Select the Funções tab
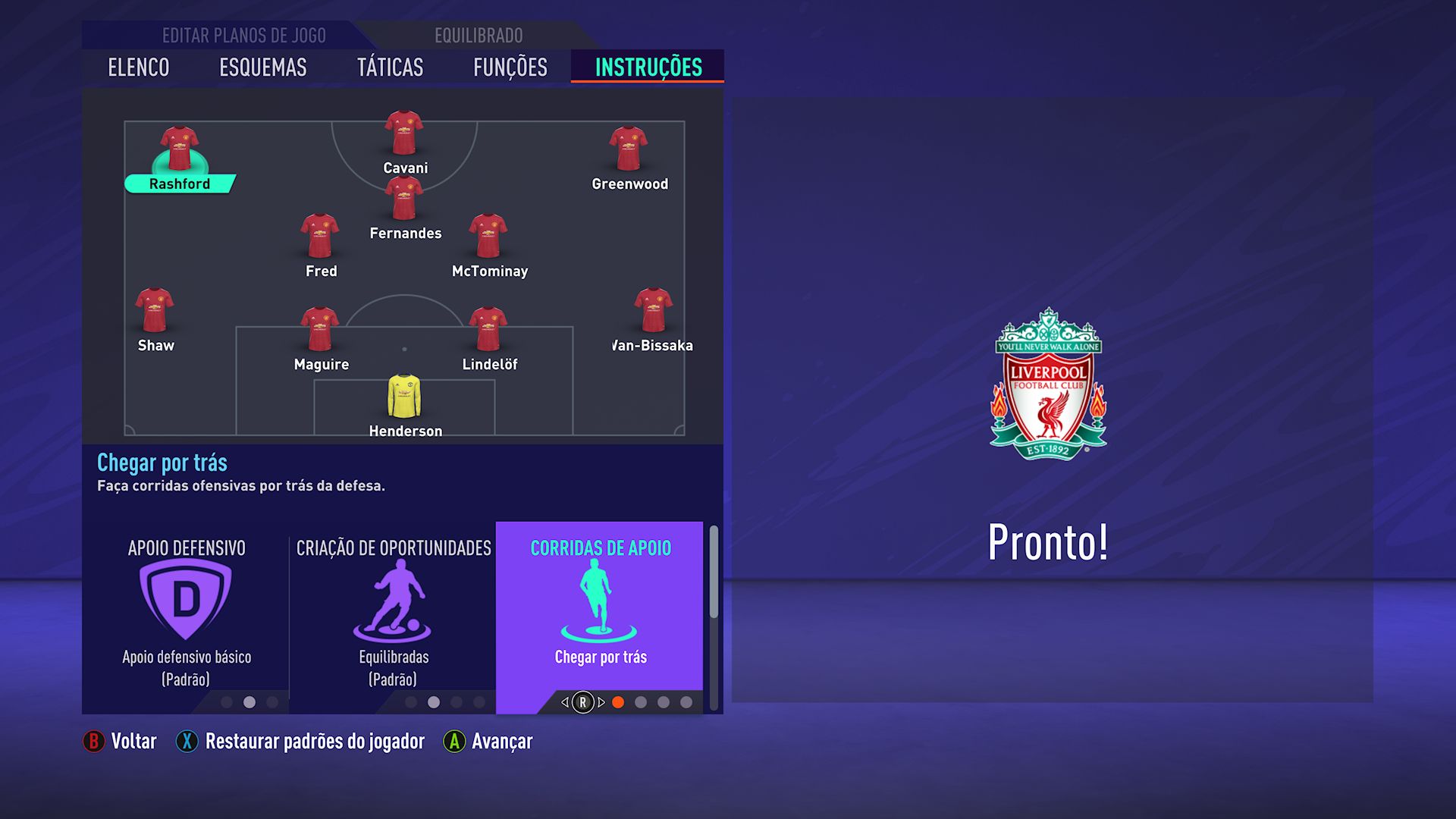Screen dimensions: 1456x819 510,67
